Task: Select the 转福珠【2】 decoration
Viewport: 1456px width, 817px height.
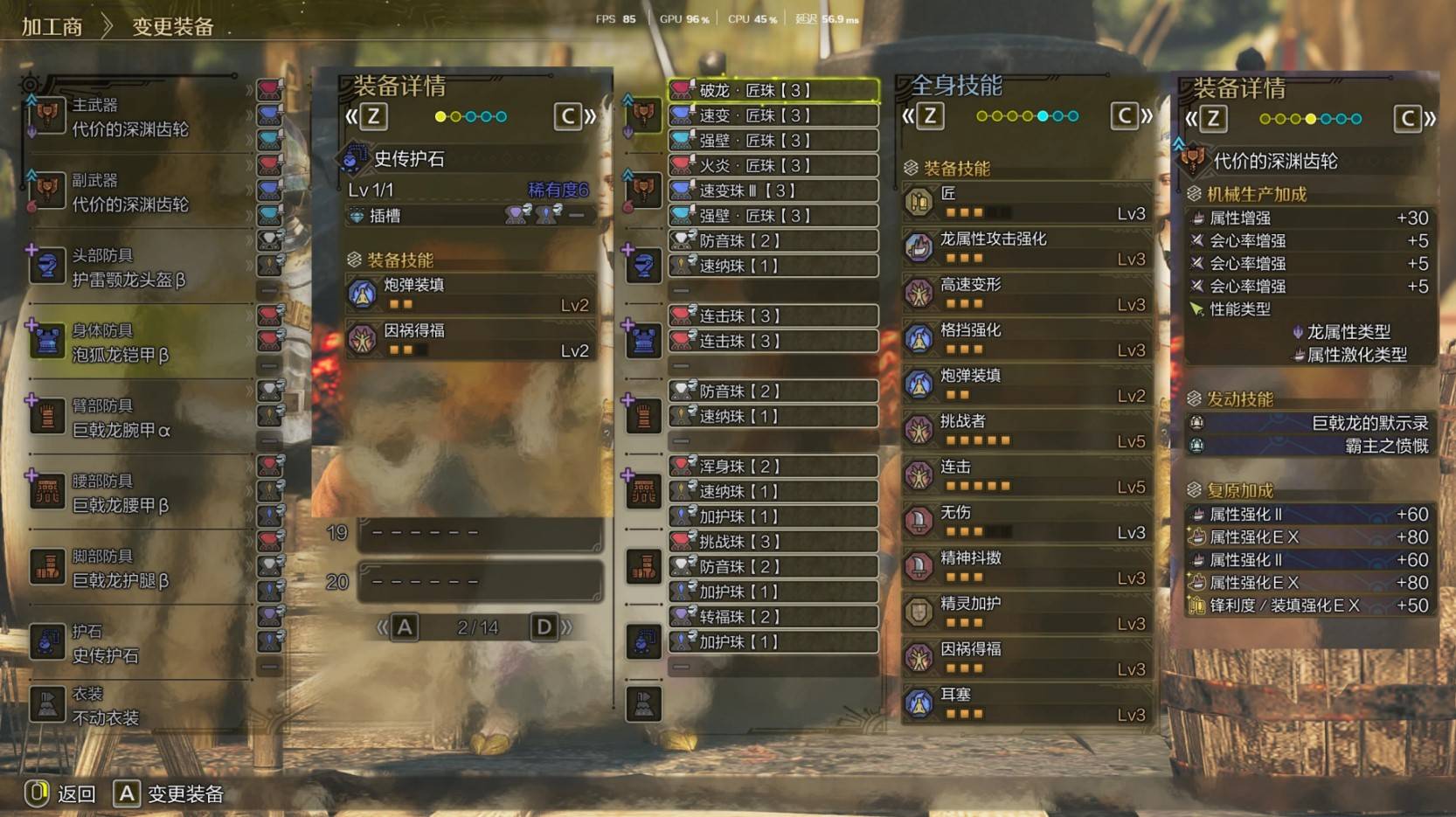Action: [x=773, y=617]
